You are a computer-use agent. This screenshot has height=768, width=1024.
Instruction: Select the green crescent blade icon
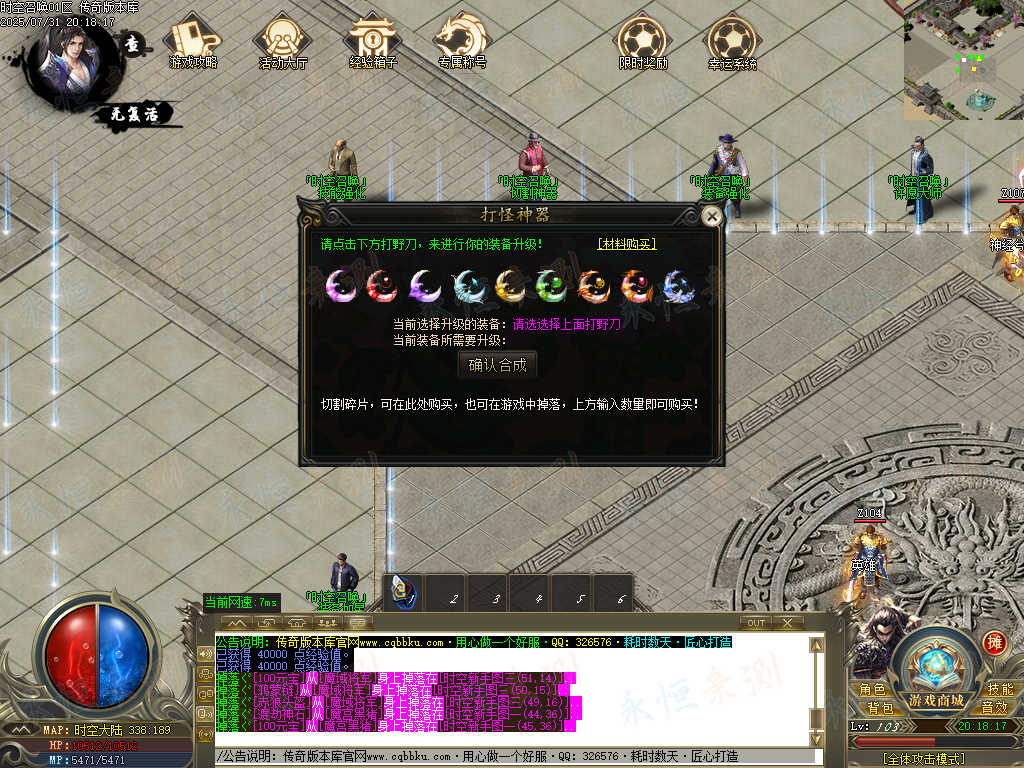pyautogui.click(x=552, y=286)
